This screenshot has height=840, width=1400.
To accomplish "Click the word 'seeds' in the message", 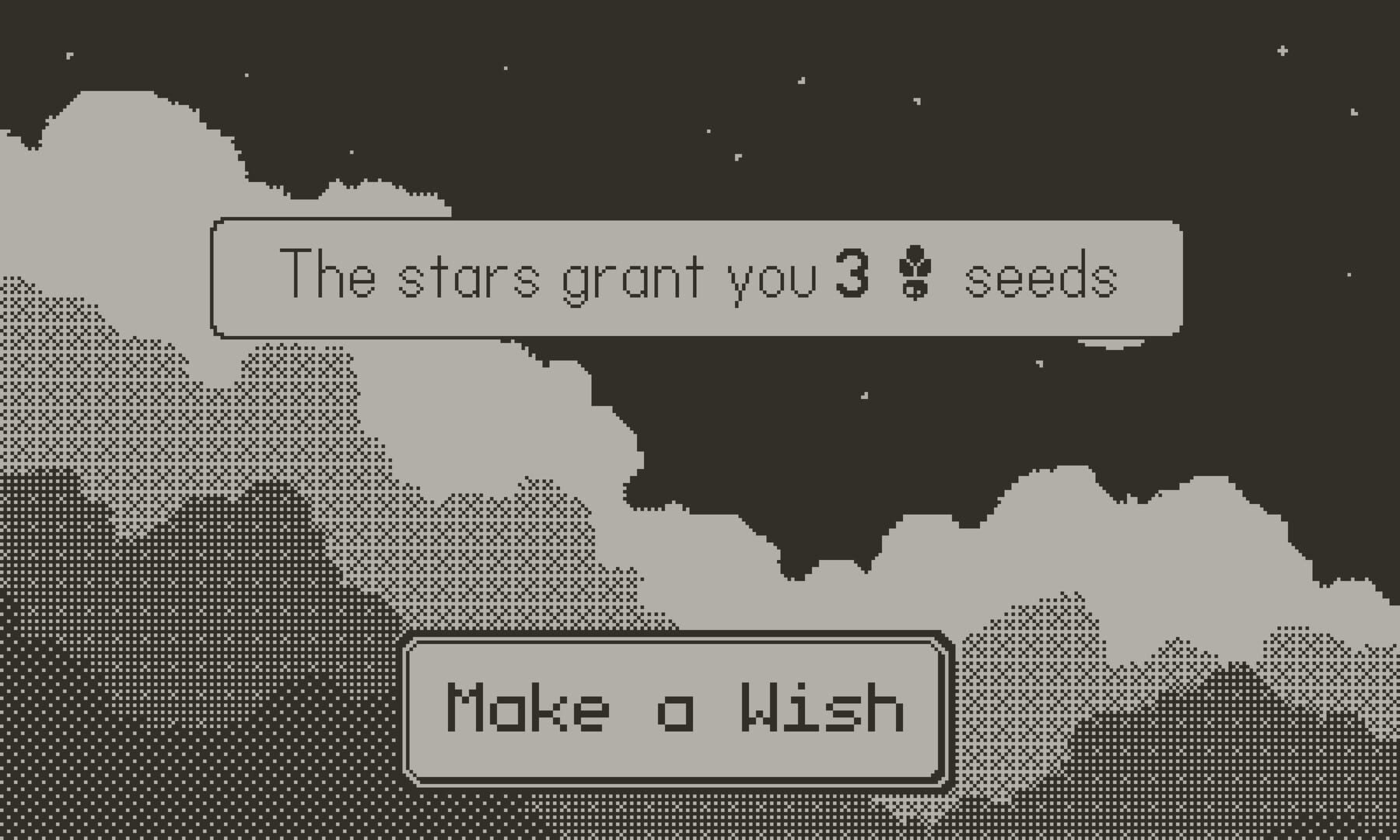I will (1042, 280).
